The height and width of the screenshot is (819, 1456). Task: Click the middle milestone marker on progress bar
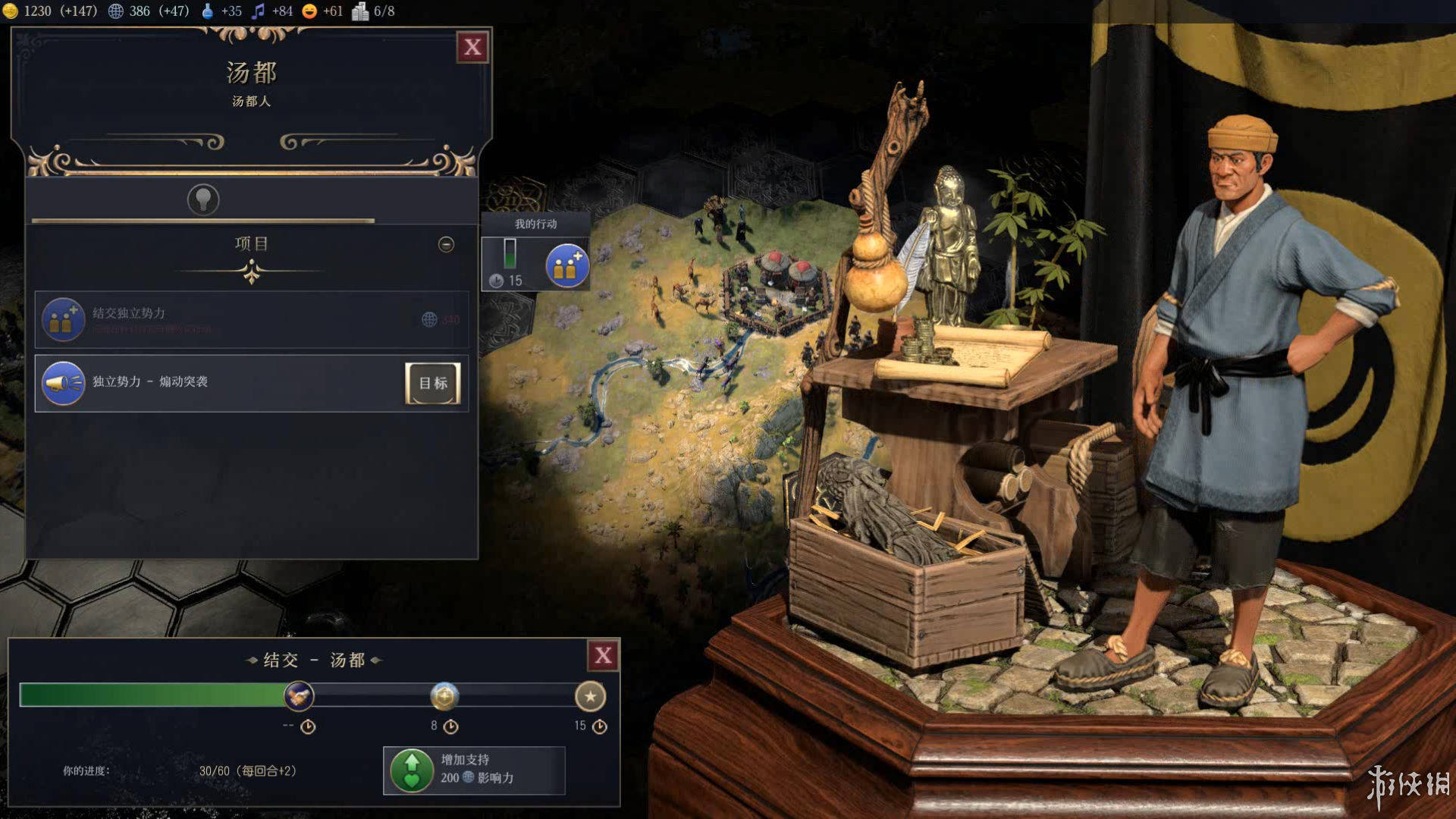tap(444, 695)
